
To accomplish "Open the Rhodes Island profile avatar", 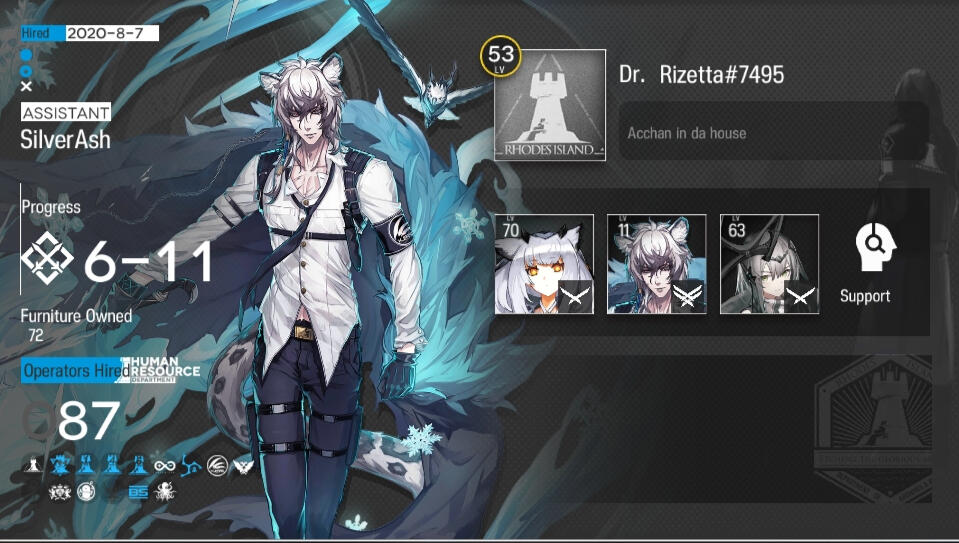I will pyautogui.click(x=549, y=105).
